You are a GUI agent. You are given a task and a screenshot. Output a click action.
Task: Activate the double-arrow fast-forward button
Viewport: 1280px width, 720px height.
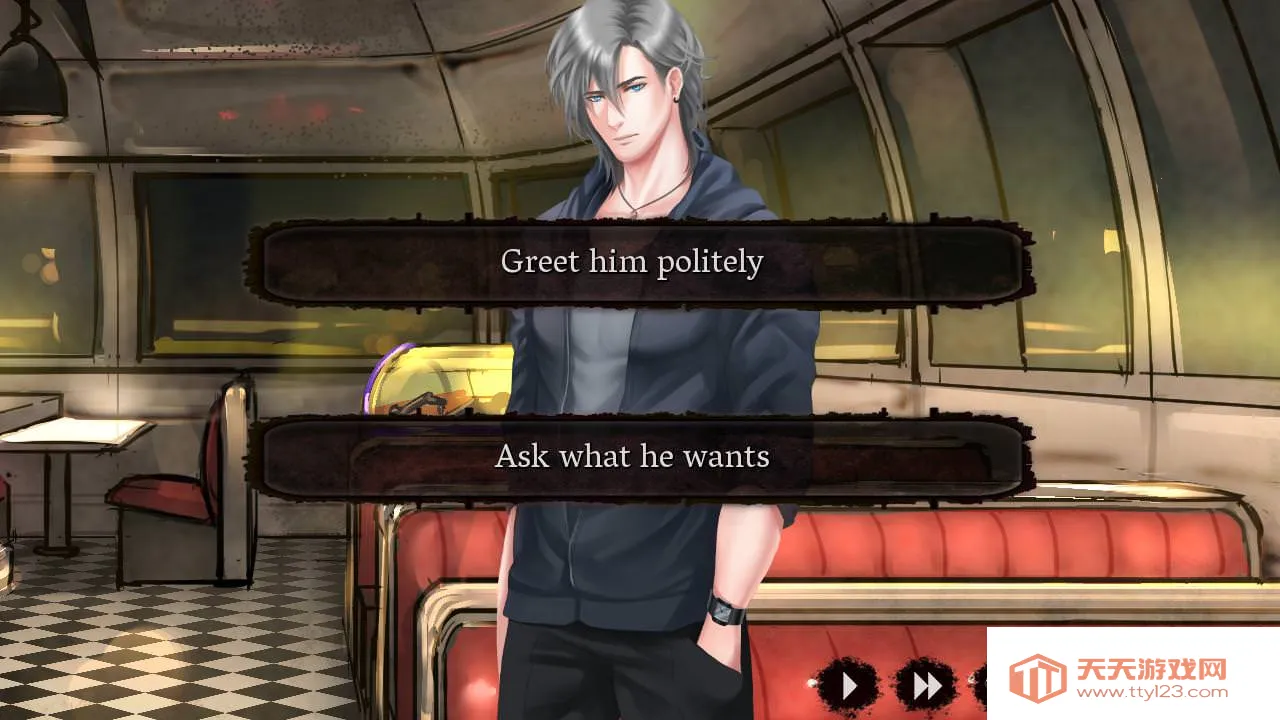926,686
